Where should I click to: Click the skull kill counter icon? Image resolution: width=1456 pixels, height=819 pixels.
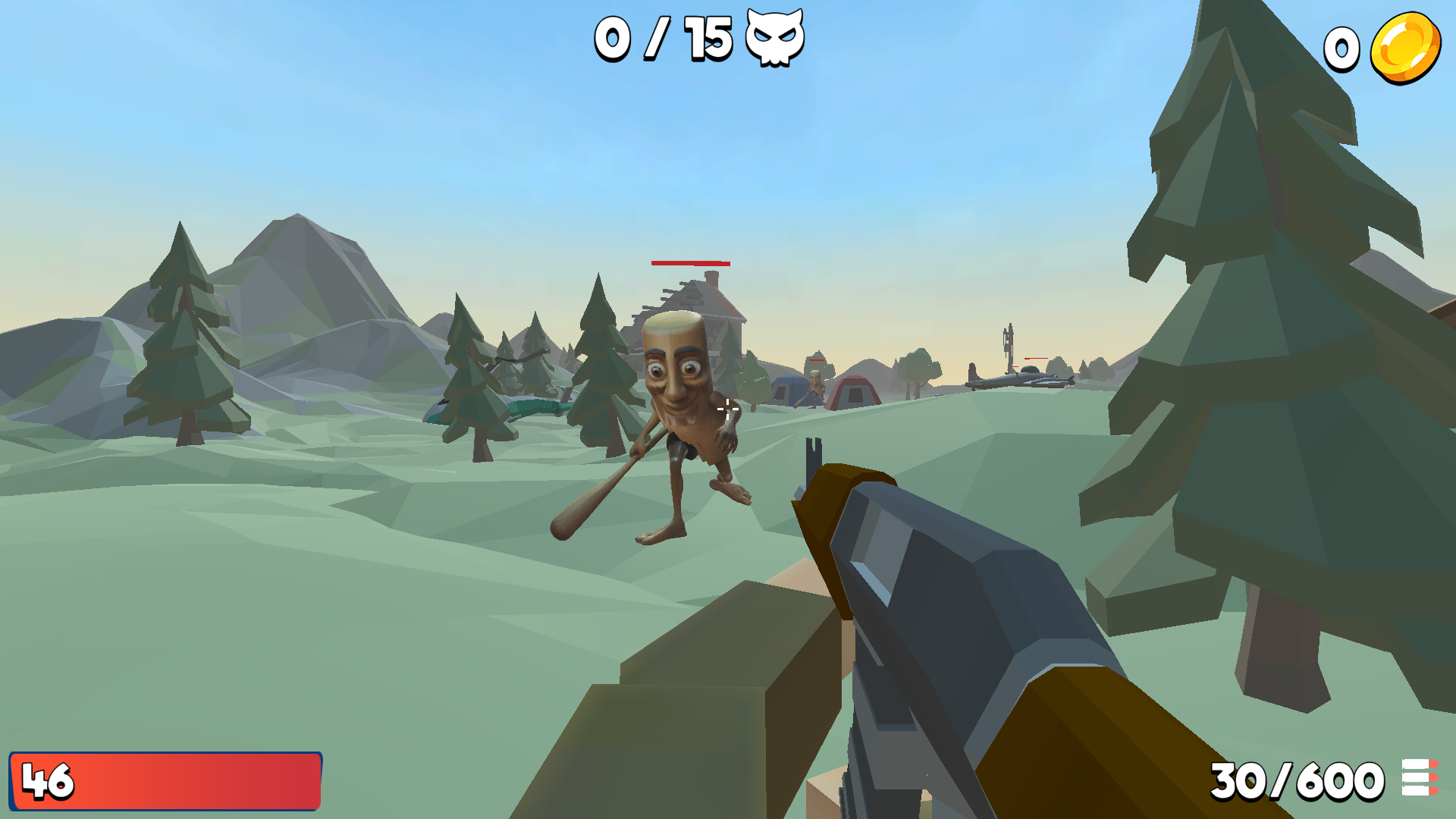click(775, 36)
